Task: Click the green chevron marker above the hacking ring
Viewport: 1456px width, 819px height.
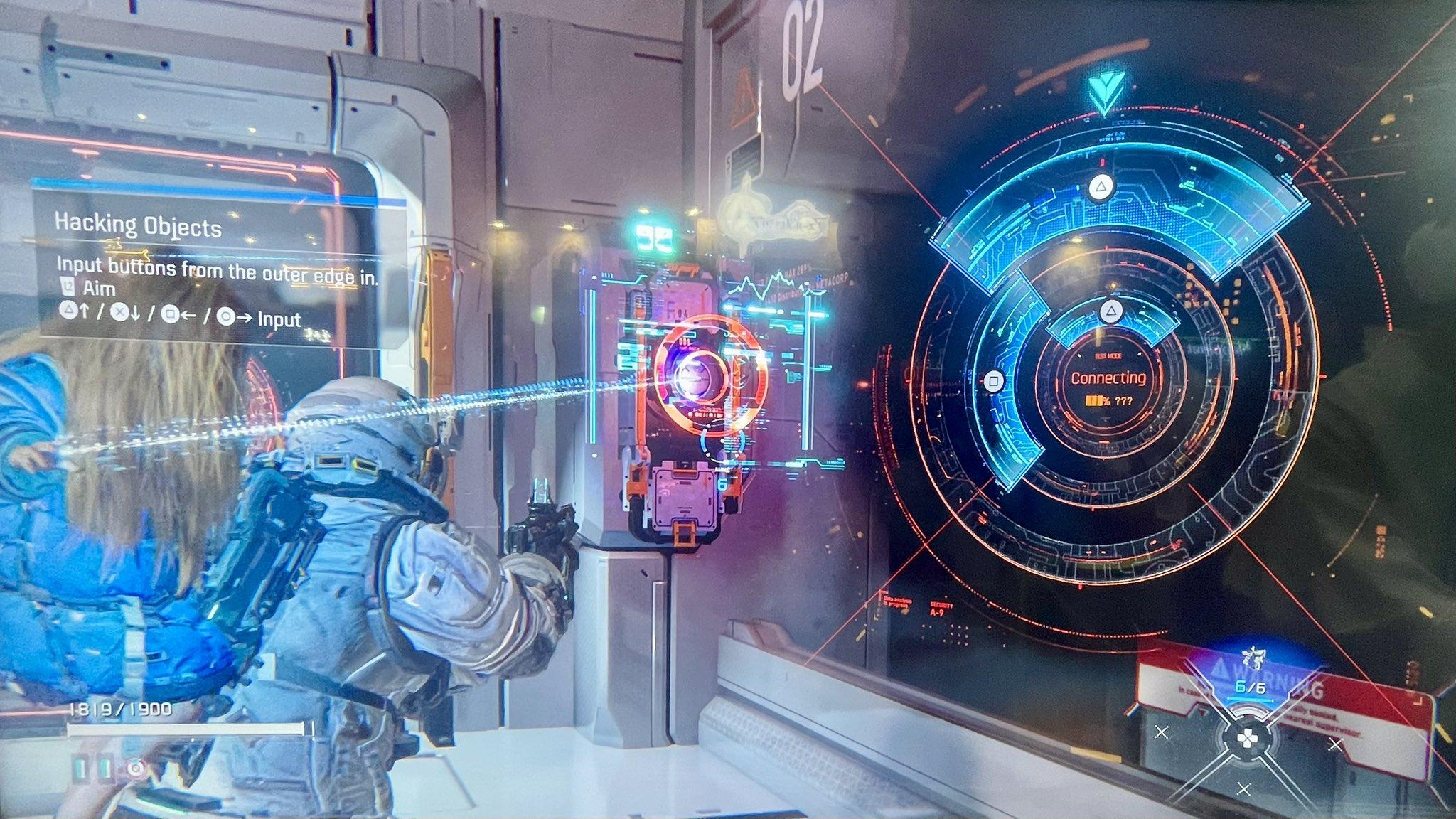Action: (x=1103, y=94)
